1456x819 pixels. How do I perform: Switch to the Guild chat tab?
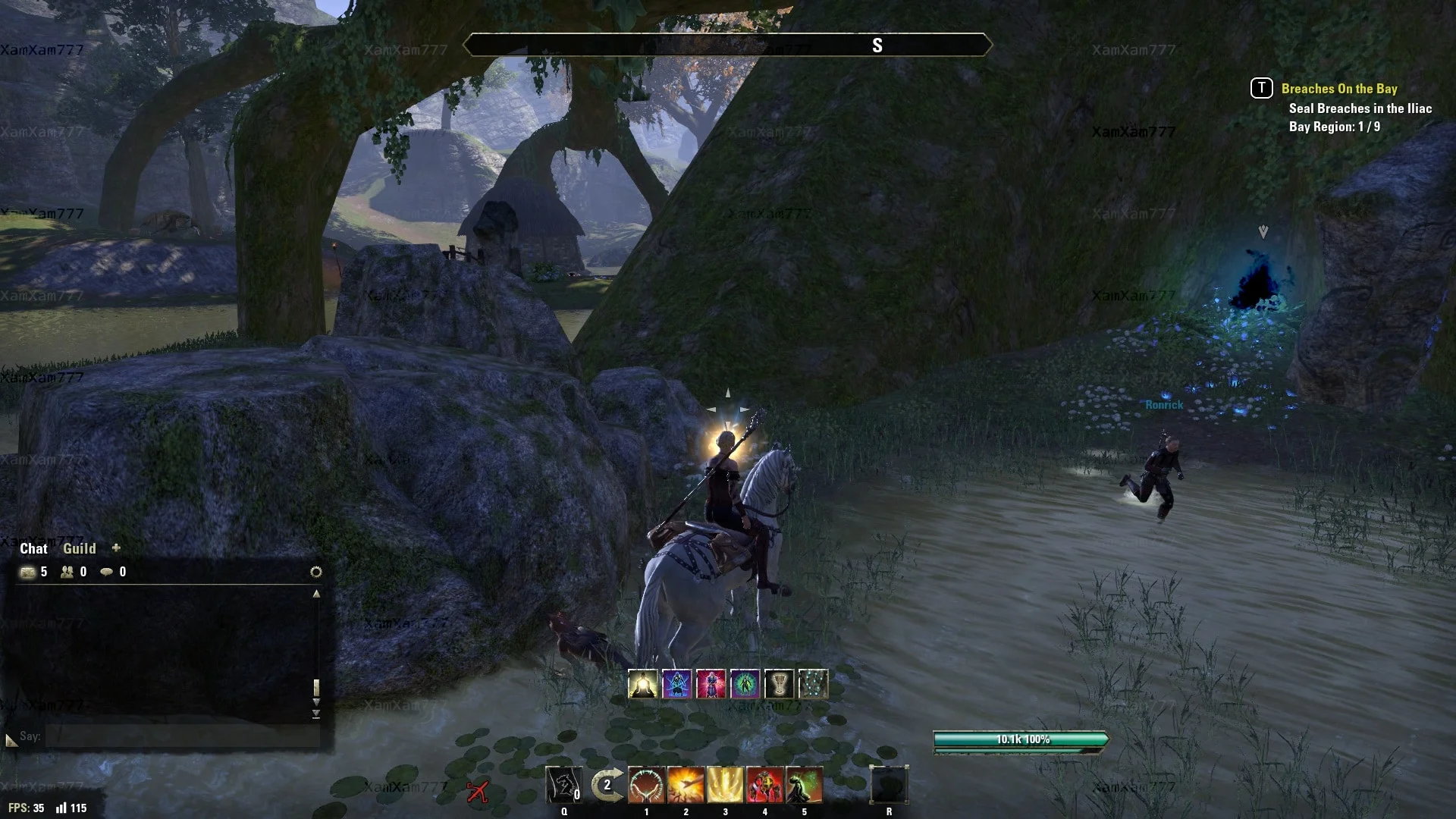coord(79,548)
